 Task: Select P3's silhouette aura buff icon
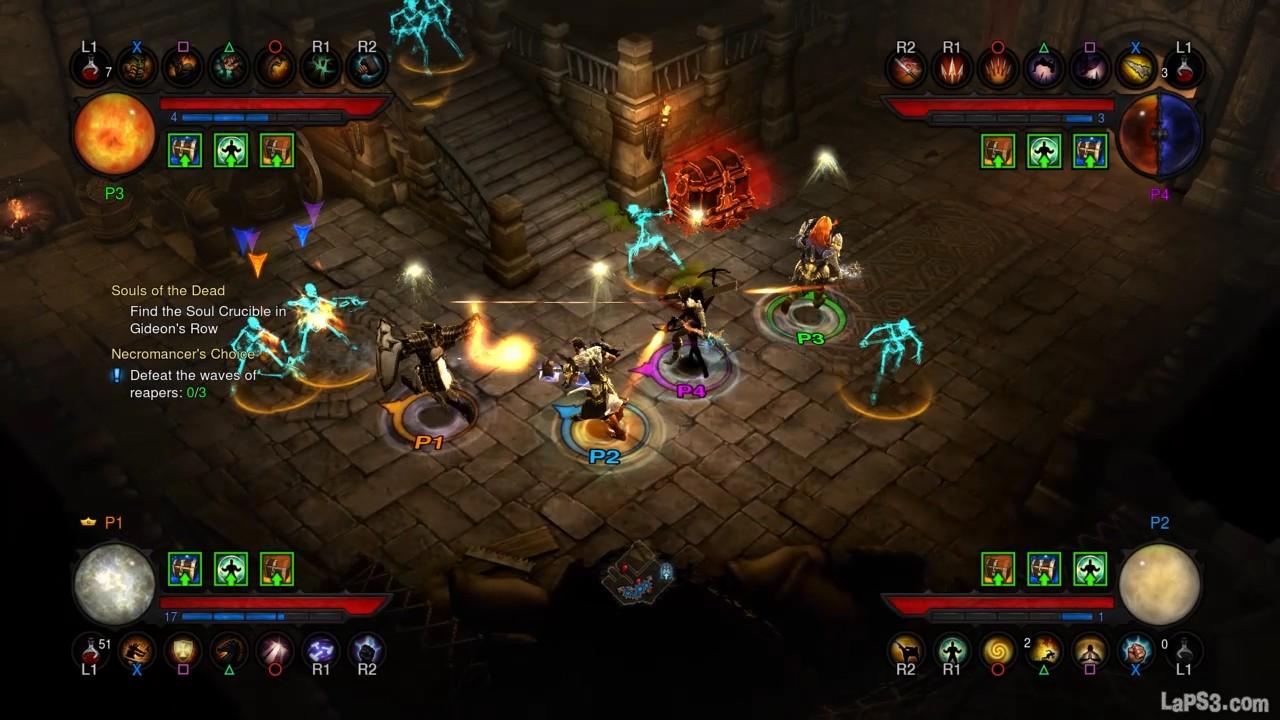coord(231,150)
